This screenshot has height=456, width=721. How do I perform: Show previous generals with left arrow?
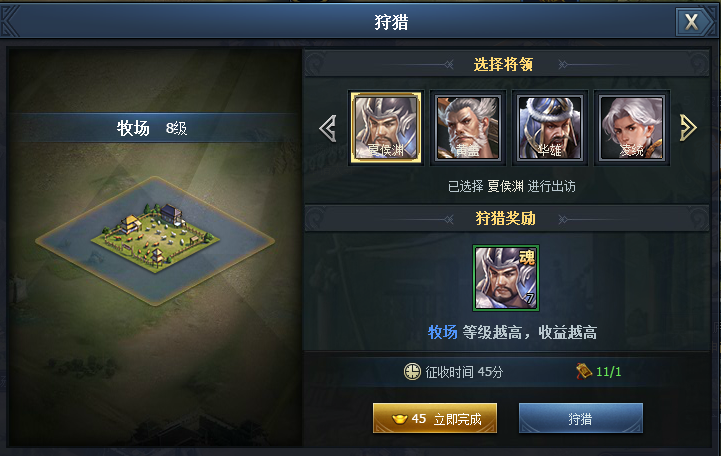(x=326, y=127)
